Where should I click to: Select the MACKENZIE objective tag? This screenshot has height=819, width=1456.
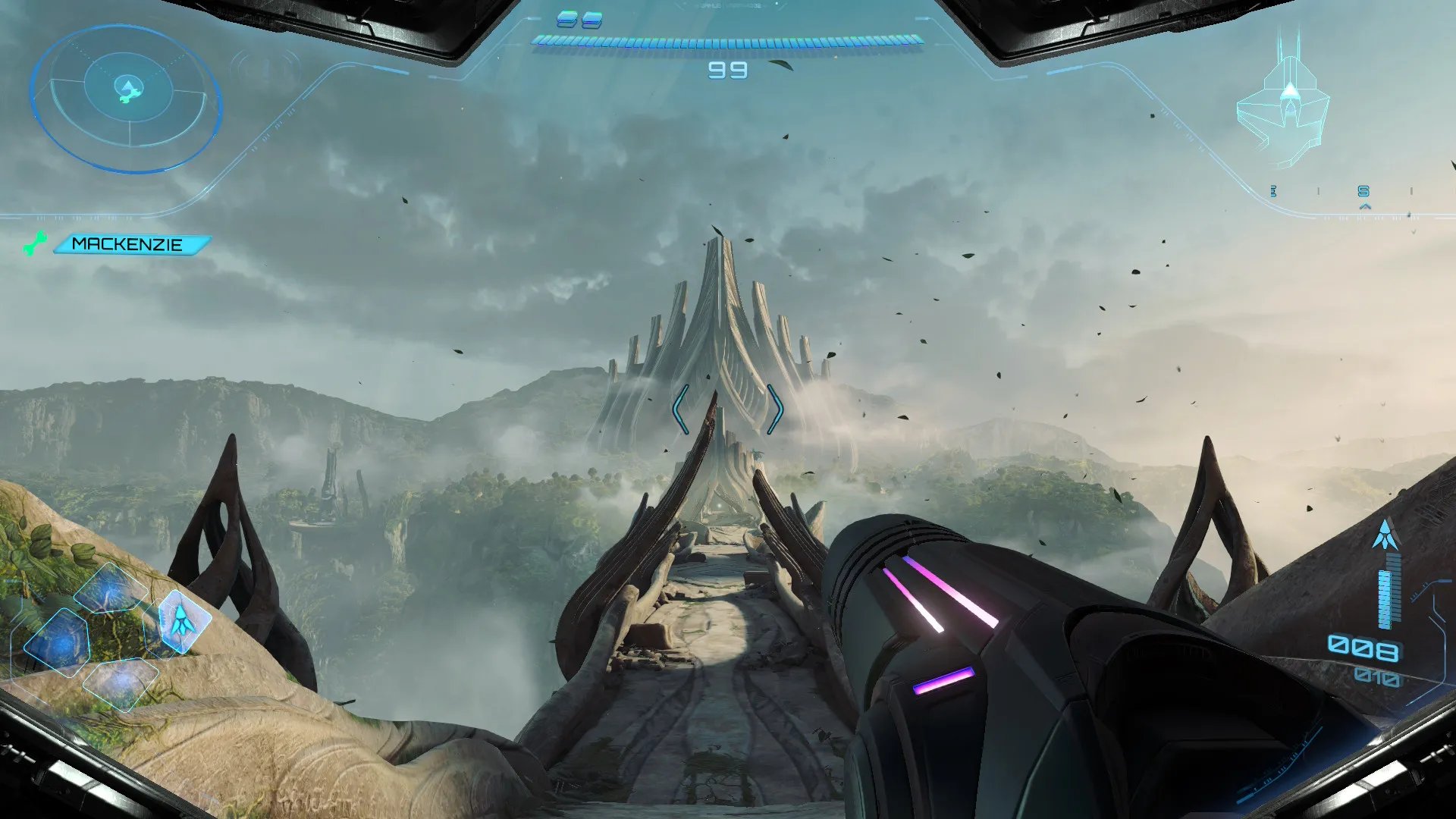(x=129, y=244)
